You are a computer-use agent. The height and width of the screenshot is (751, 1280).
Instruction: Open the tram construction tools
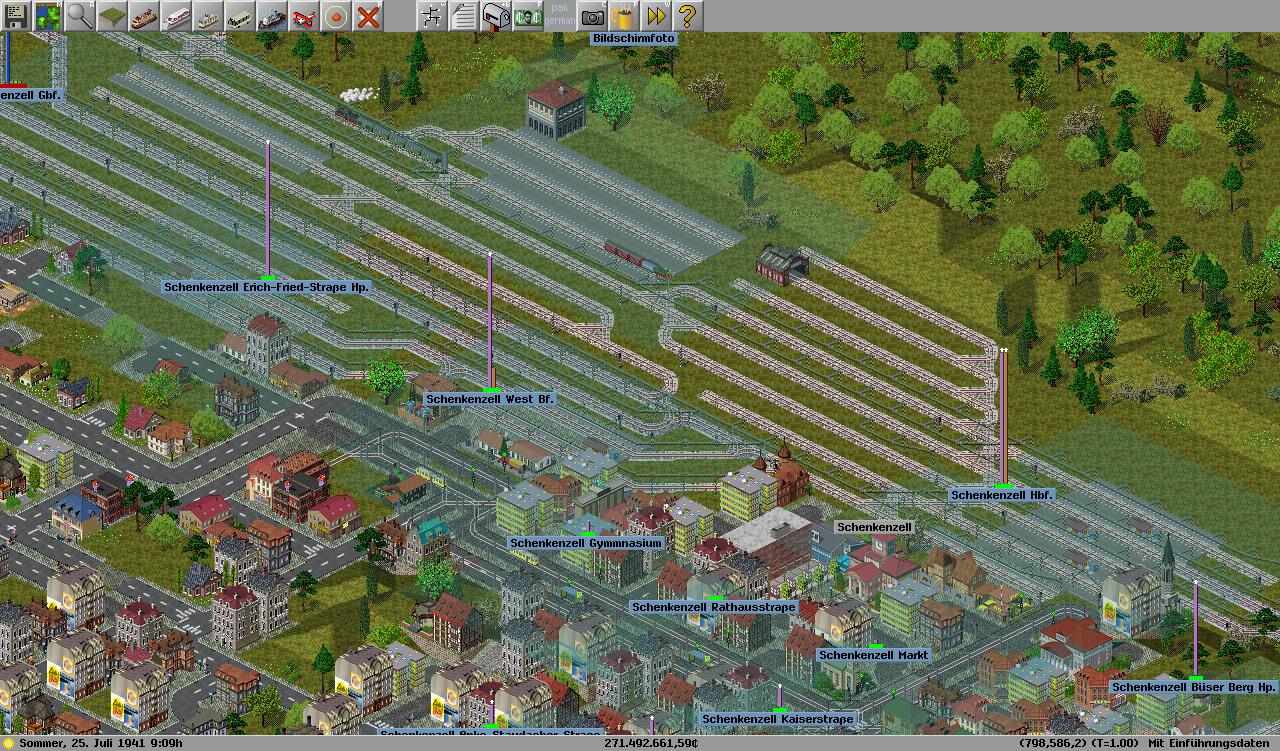click(x=208, y=16)
